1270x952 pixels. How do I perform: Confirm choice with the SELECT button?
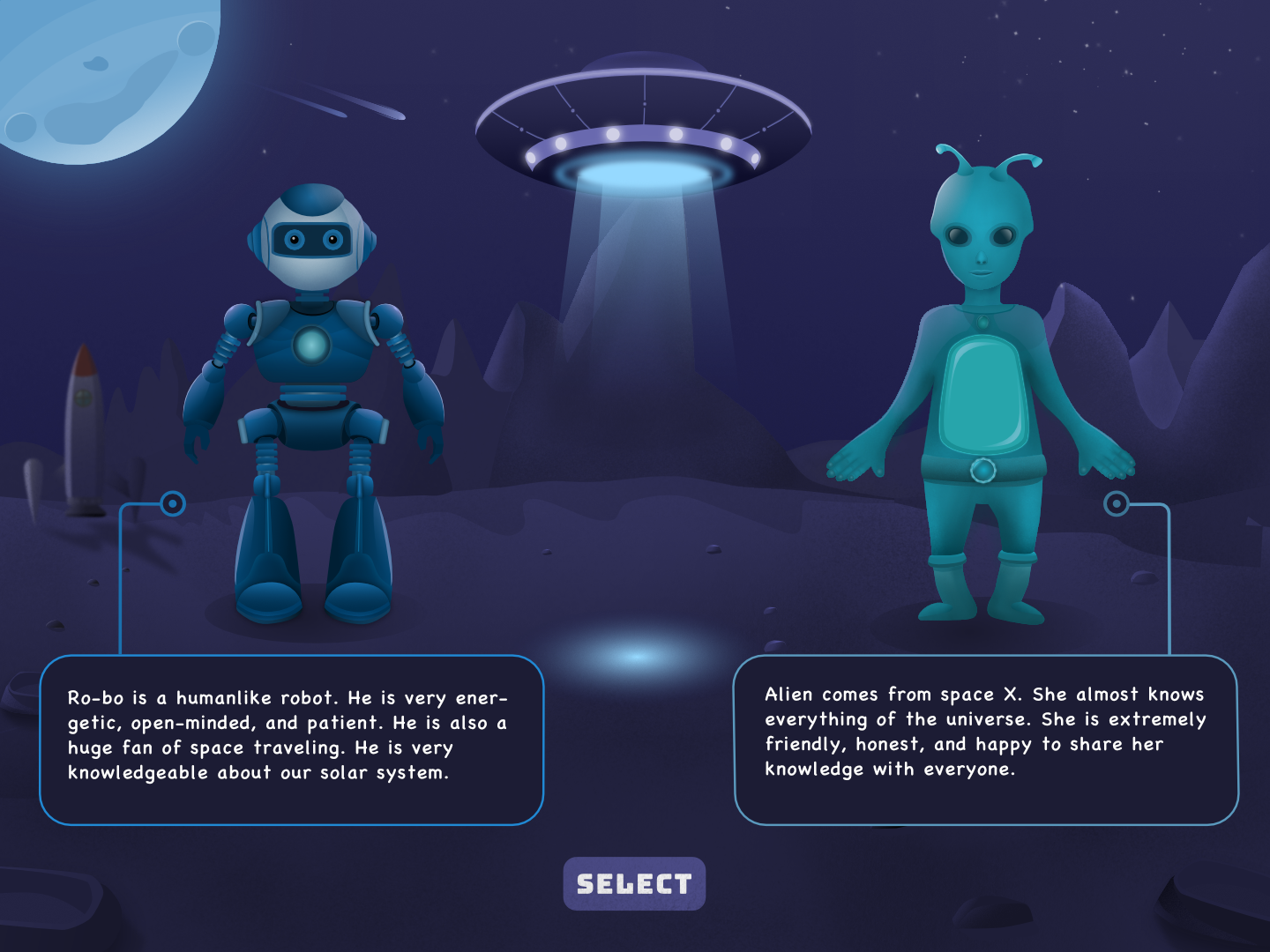634,883
